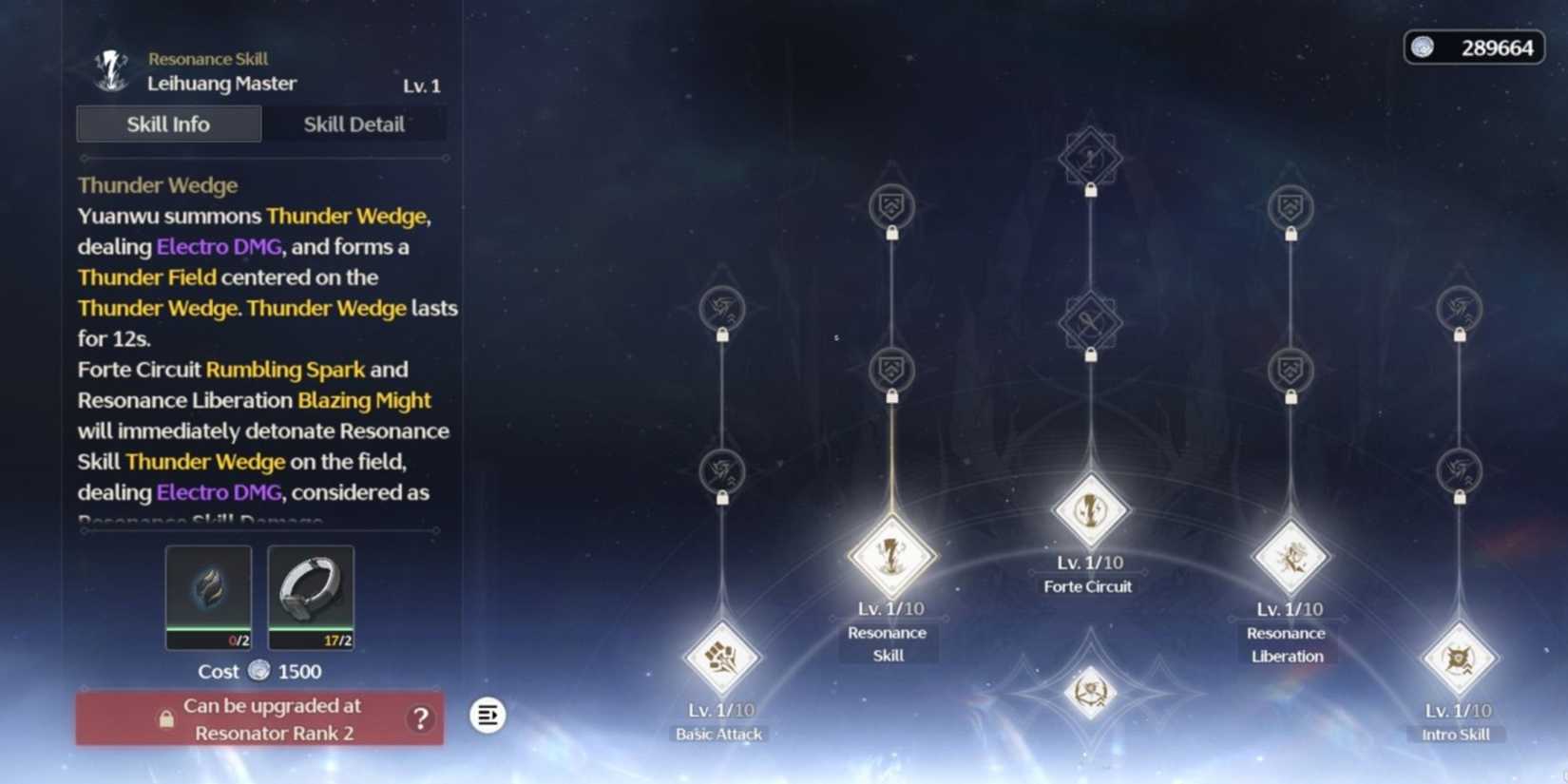Select the locked node at top of Forte Circuit branch
The image size is (1568, 784).
coord(1089,159)
